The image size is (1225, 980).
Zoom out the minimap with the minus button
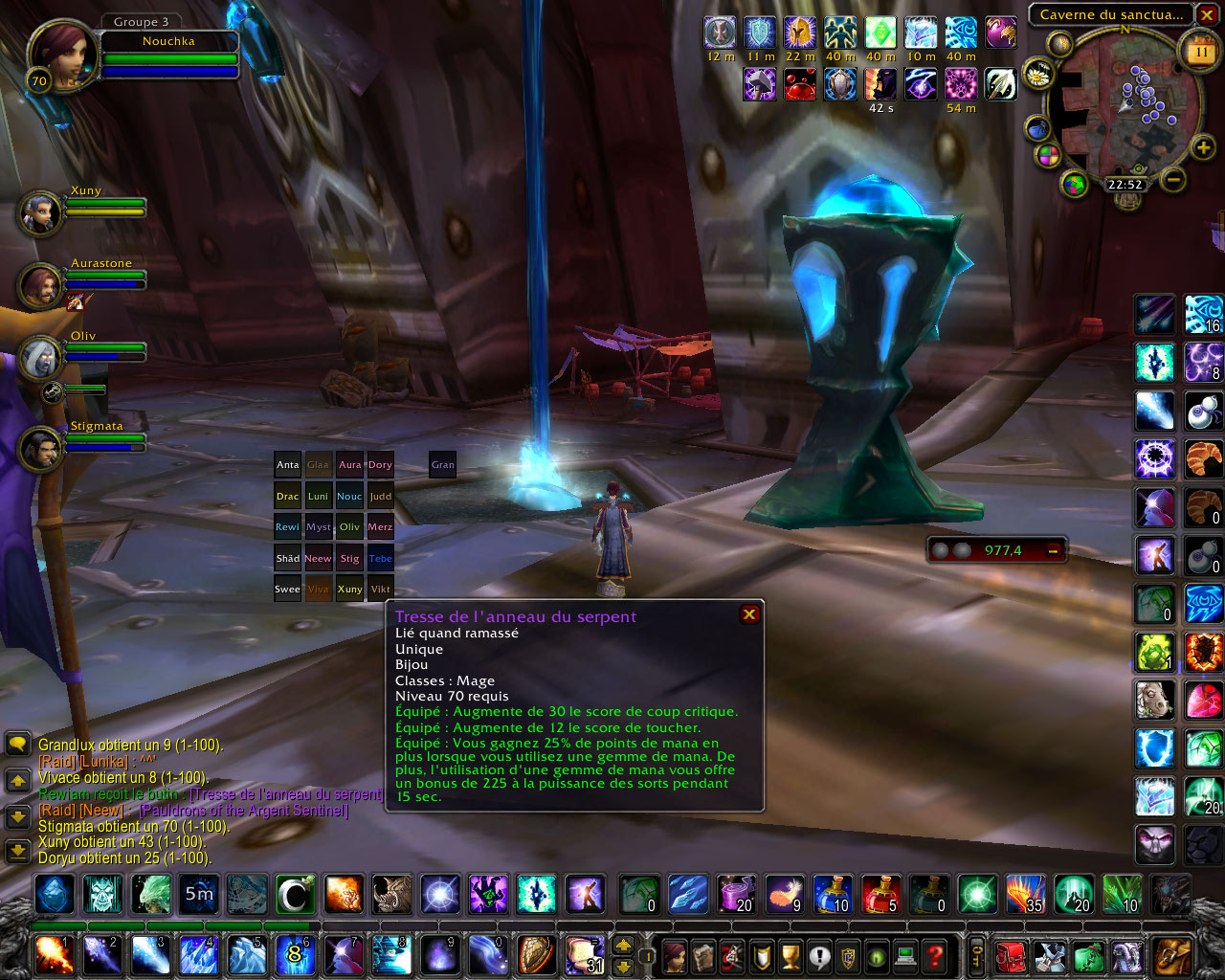(x=1174, y=179)
